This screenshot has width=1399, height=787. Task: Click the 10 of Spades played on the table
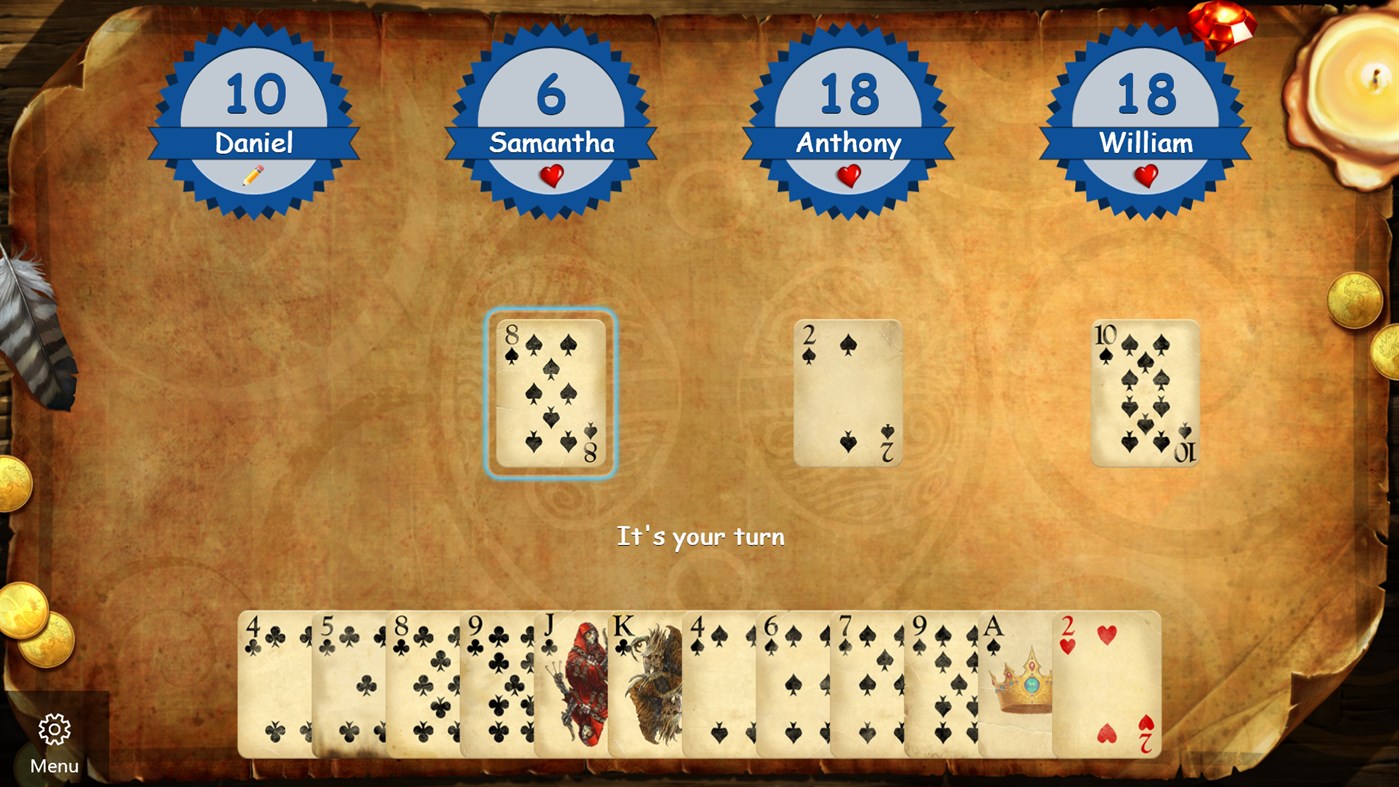pyautogui.click(x=1145, y=393)
